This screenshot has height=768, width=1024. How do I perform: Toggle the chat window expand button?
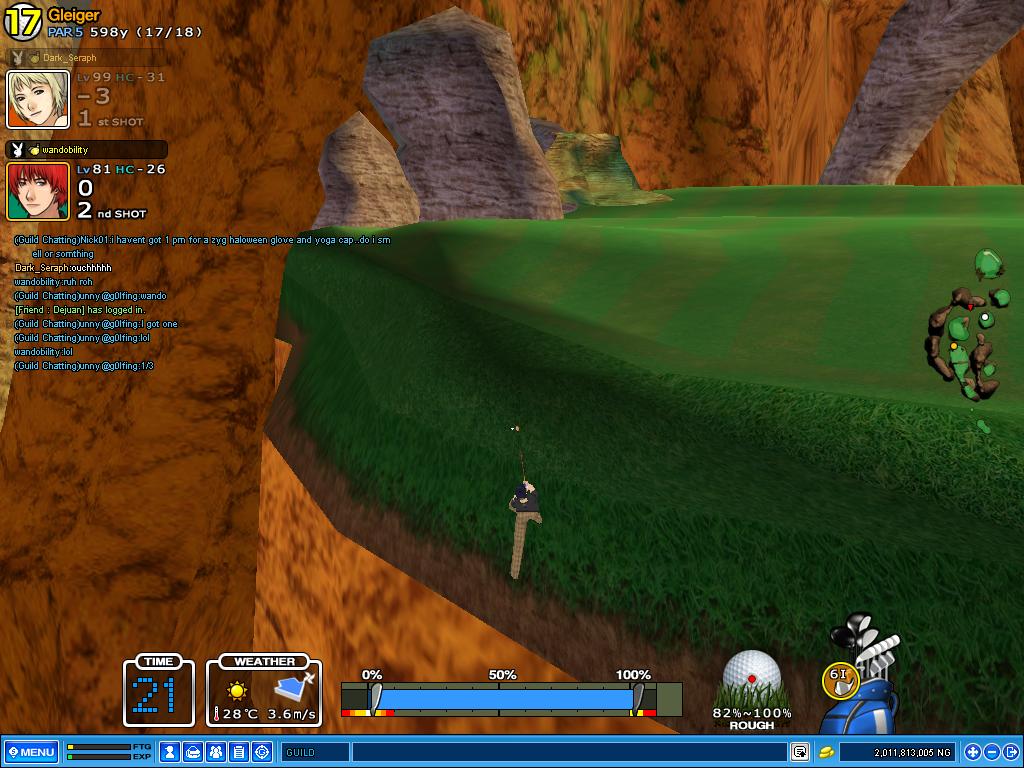click(800, 752)
